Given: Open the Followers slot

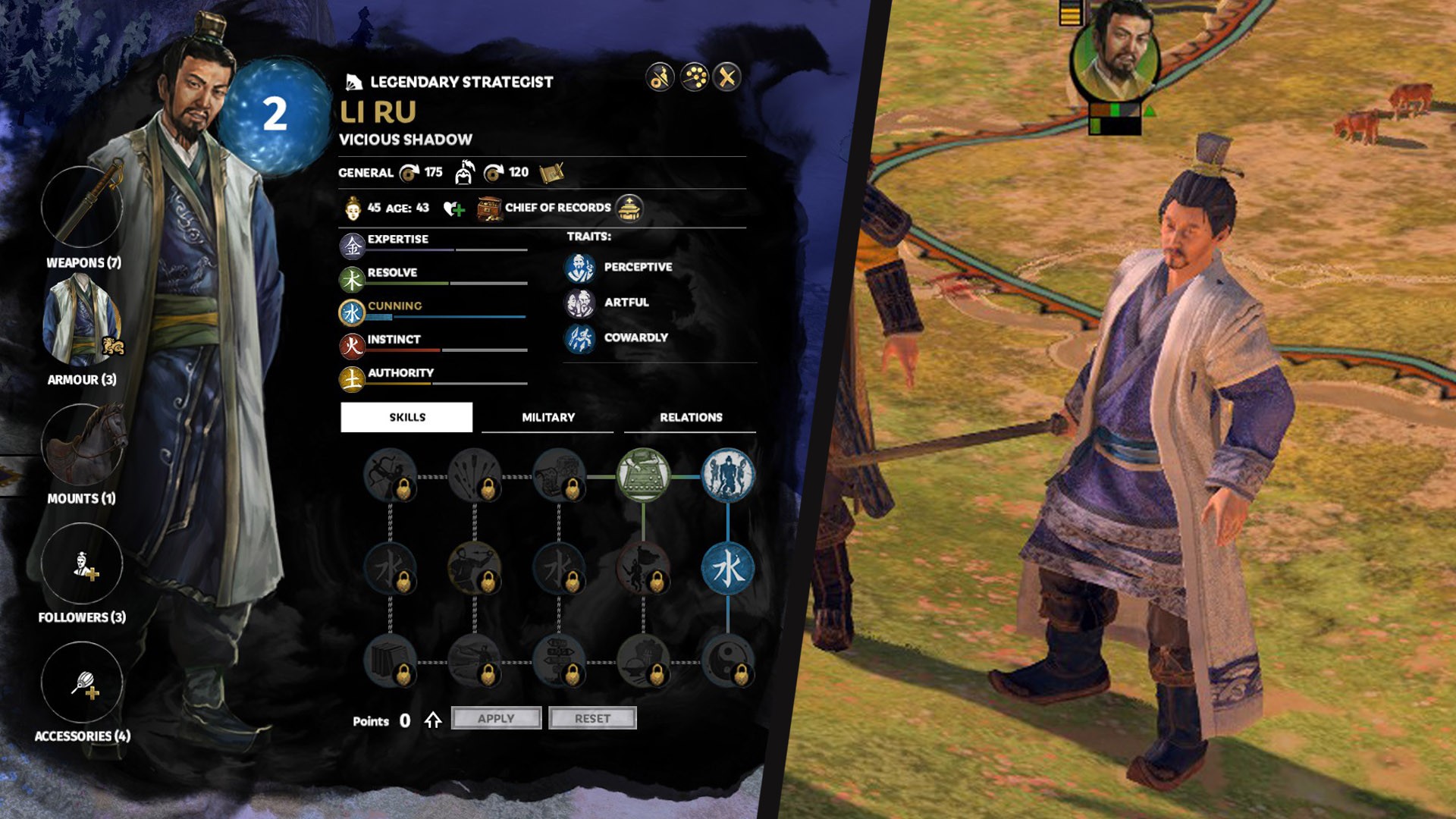Looking at the screenshot, I should point(82,563).
